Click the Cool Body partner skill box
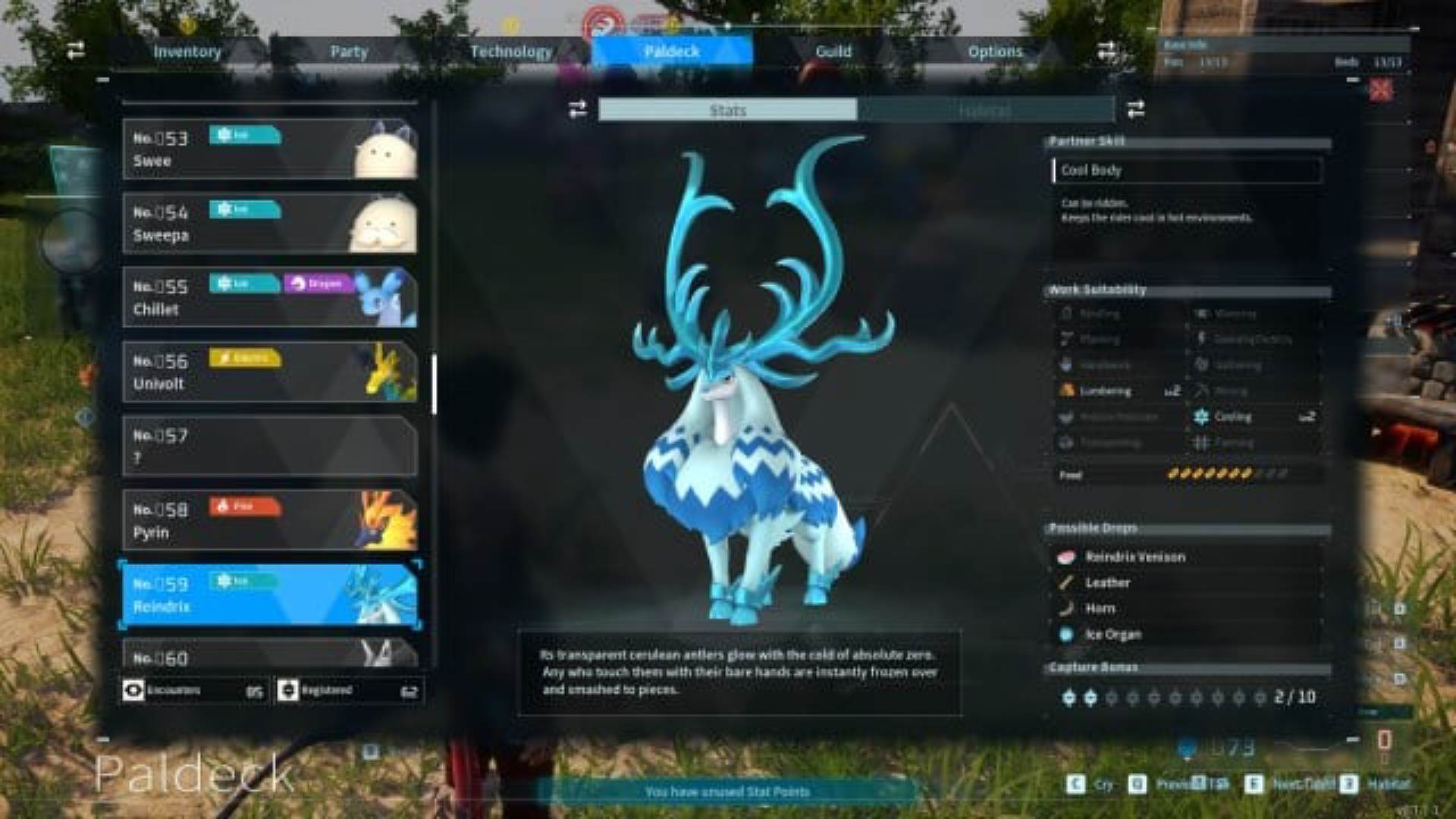1456x819 pixels. (x=1187, y=171)
